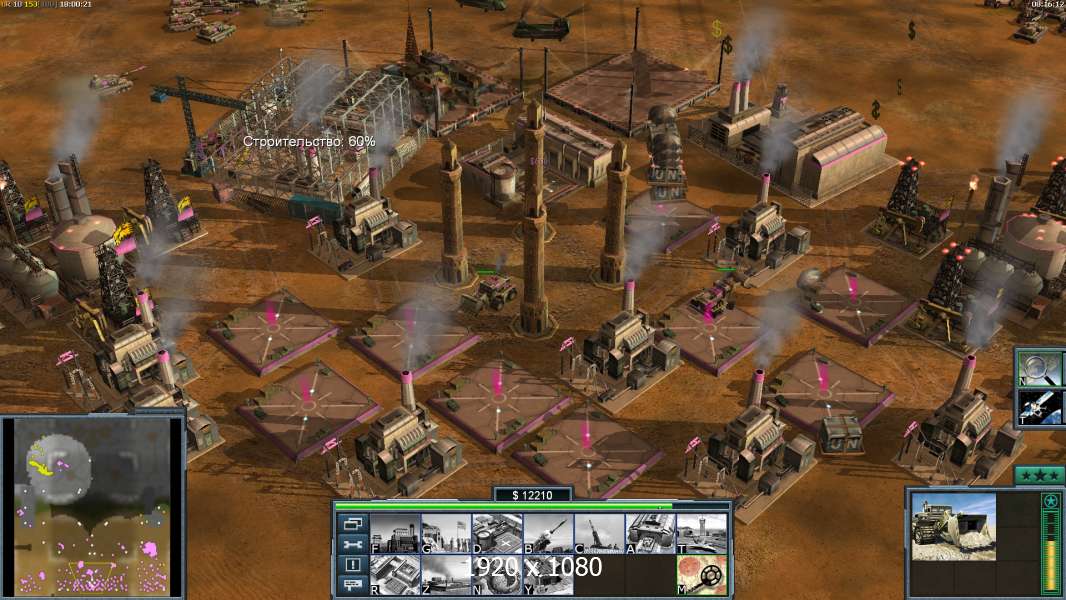Select the smoking-ruins build icon (Z)
This screenshot has width=1066, height=600.
445,575
